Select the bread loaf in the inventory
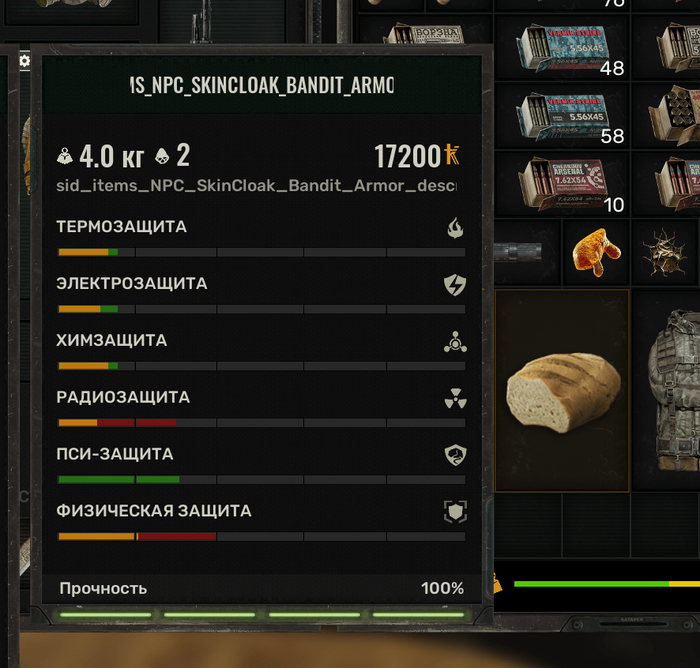The image size is (700, 668). point(562,390)
